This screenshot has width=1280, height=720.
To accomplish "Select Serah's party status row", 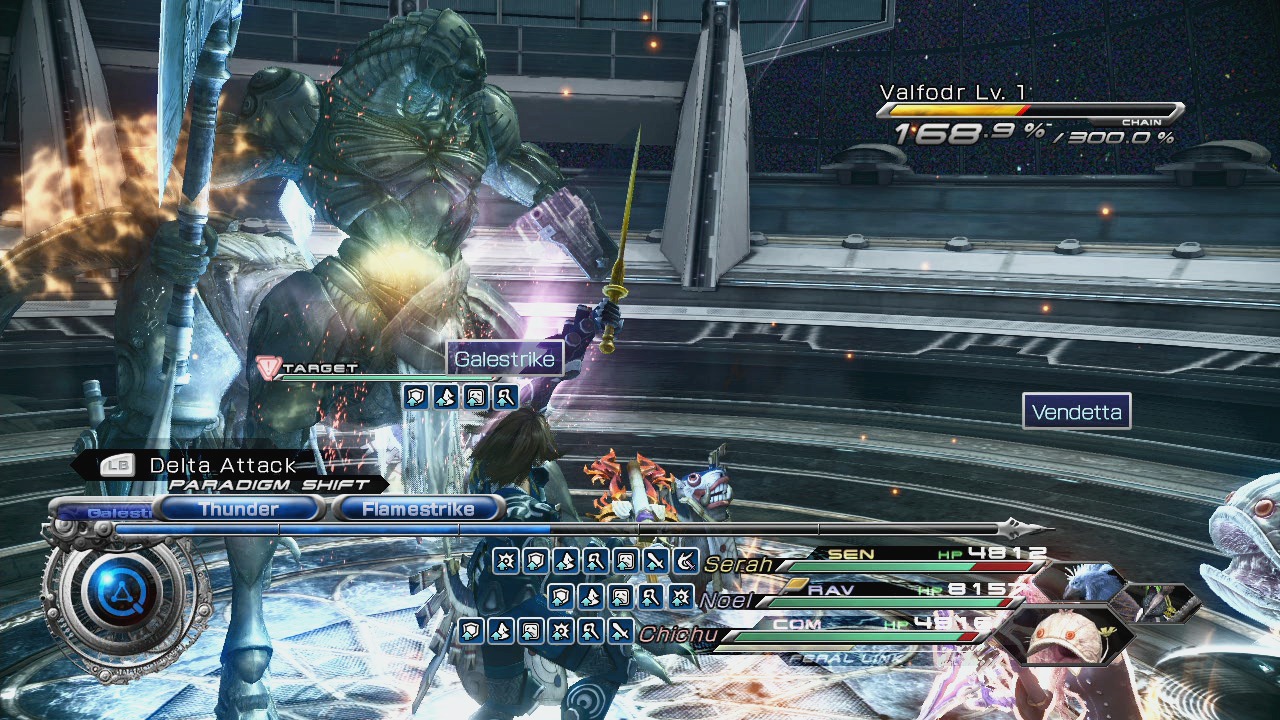I will tap(870, 564).
